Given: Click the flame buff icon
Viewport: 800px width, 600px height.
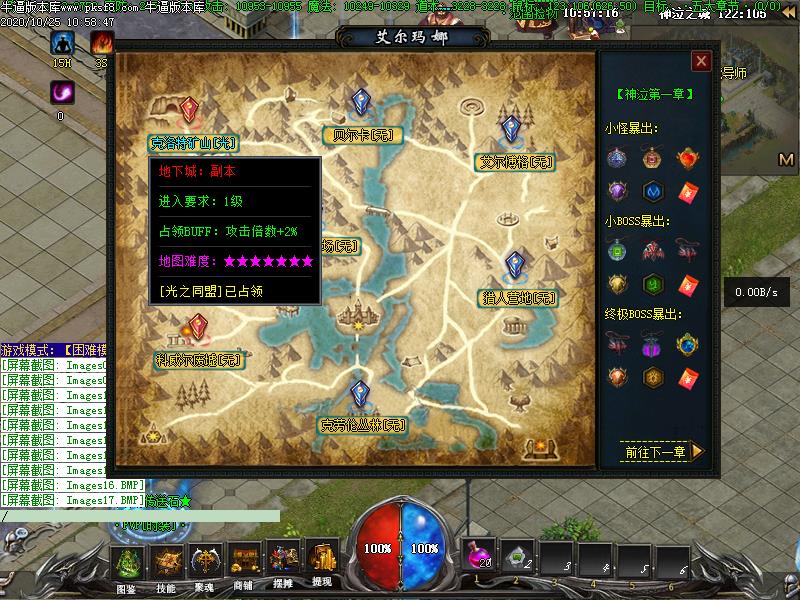Looking at the screenshot, I should 101,43.
